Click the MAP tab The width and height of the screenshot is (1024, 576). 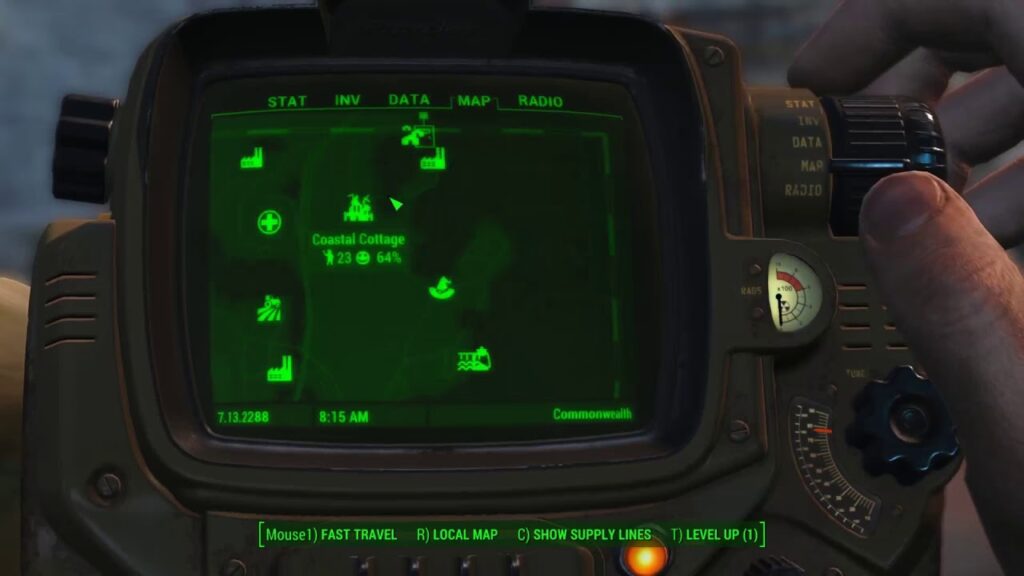(473, 101)
